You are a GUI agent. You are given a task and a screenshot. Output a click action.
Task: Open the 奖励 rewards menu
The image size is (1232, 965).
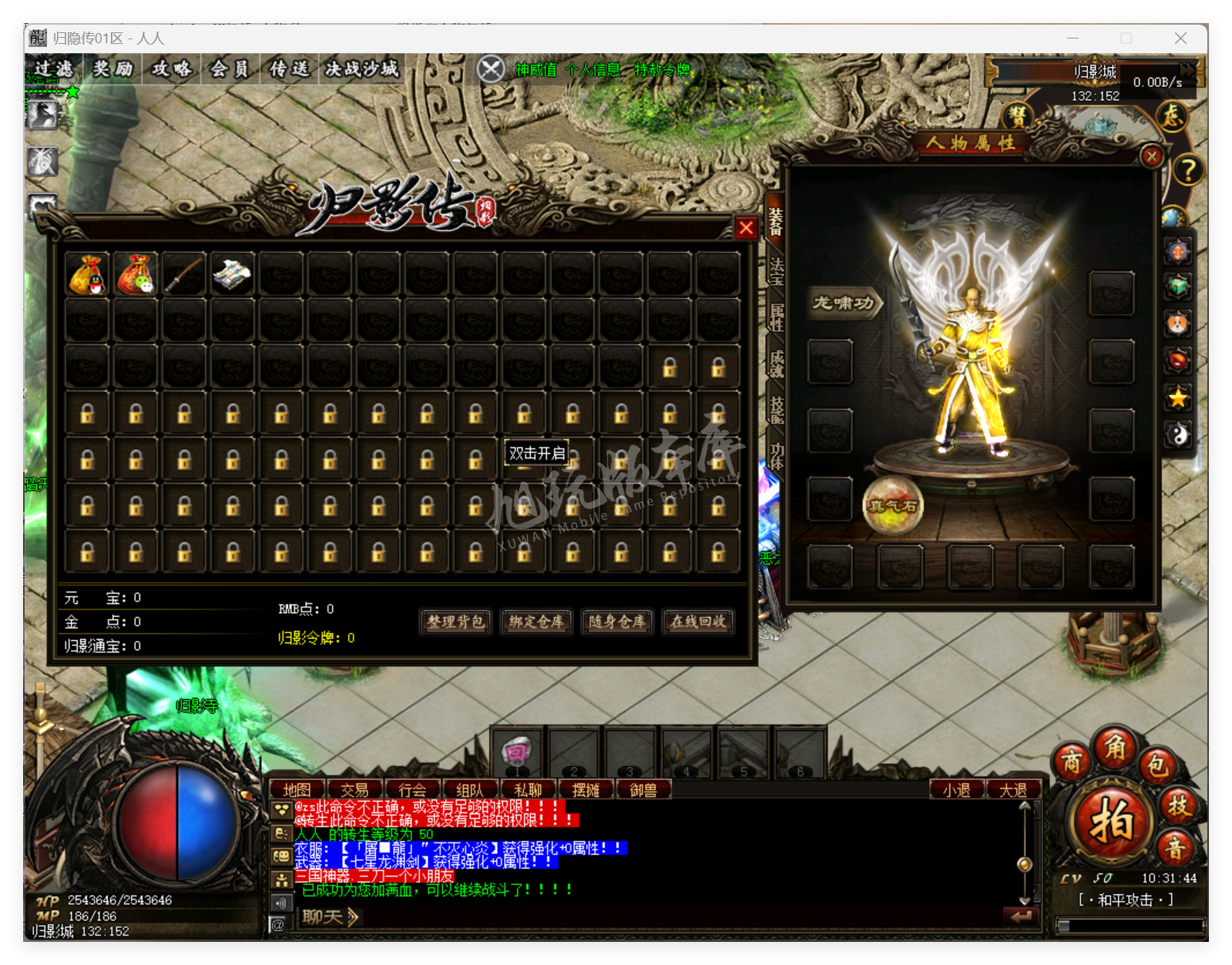click(x=112, y=69)
